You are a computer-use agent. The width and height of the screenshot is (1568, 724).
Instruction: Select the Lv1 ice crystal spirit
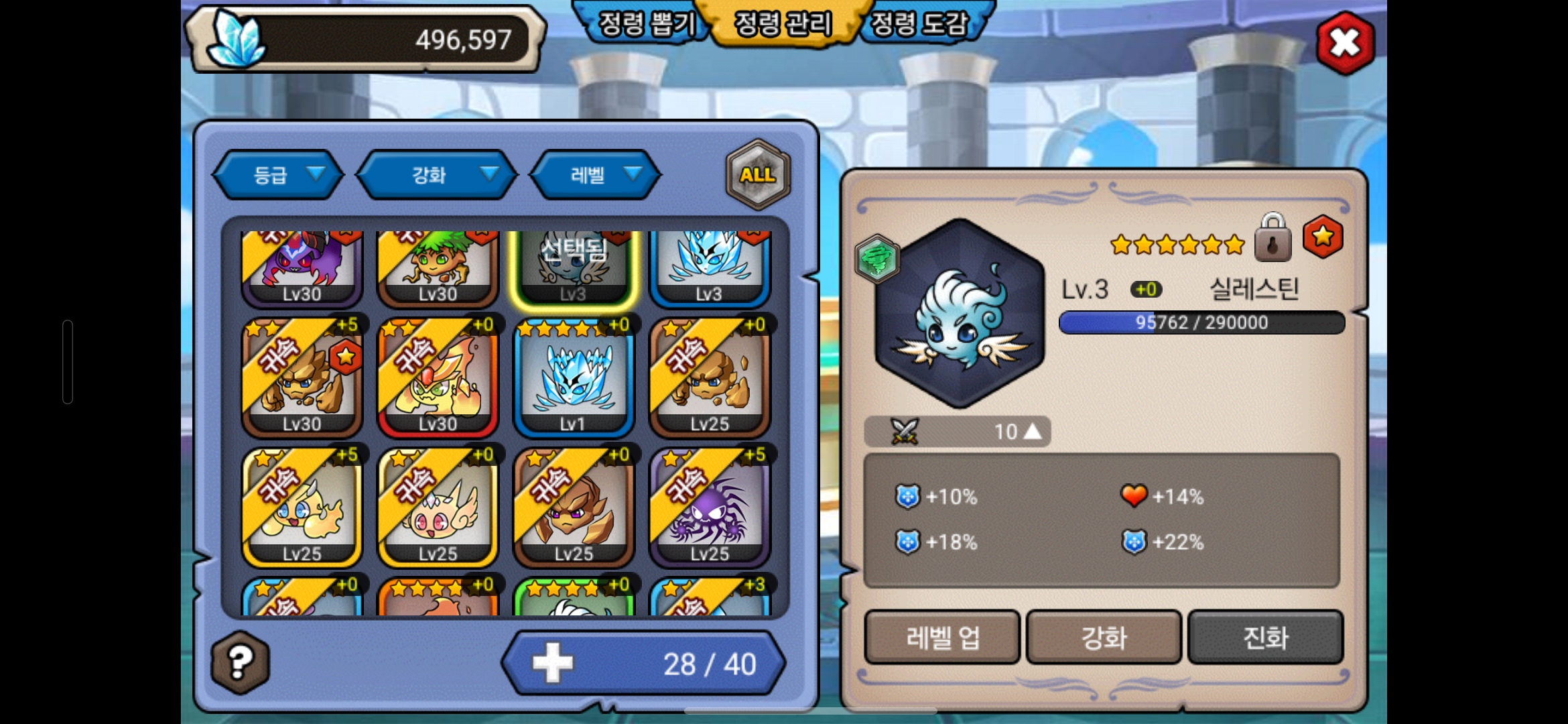pyautogui.click(x=574, y=378)
